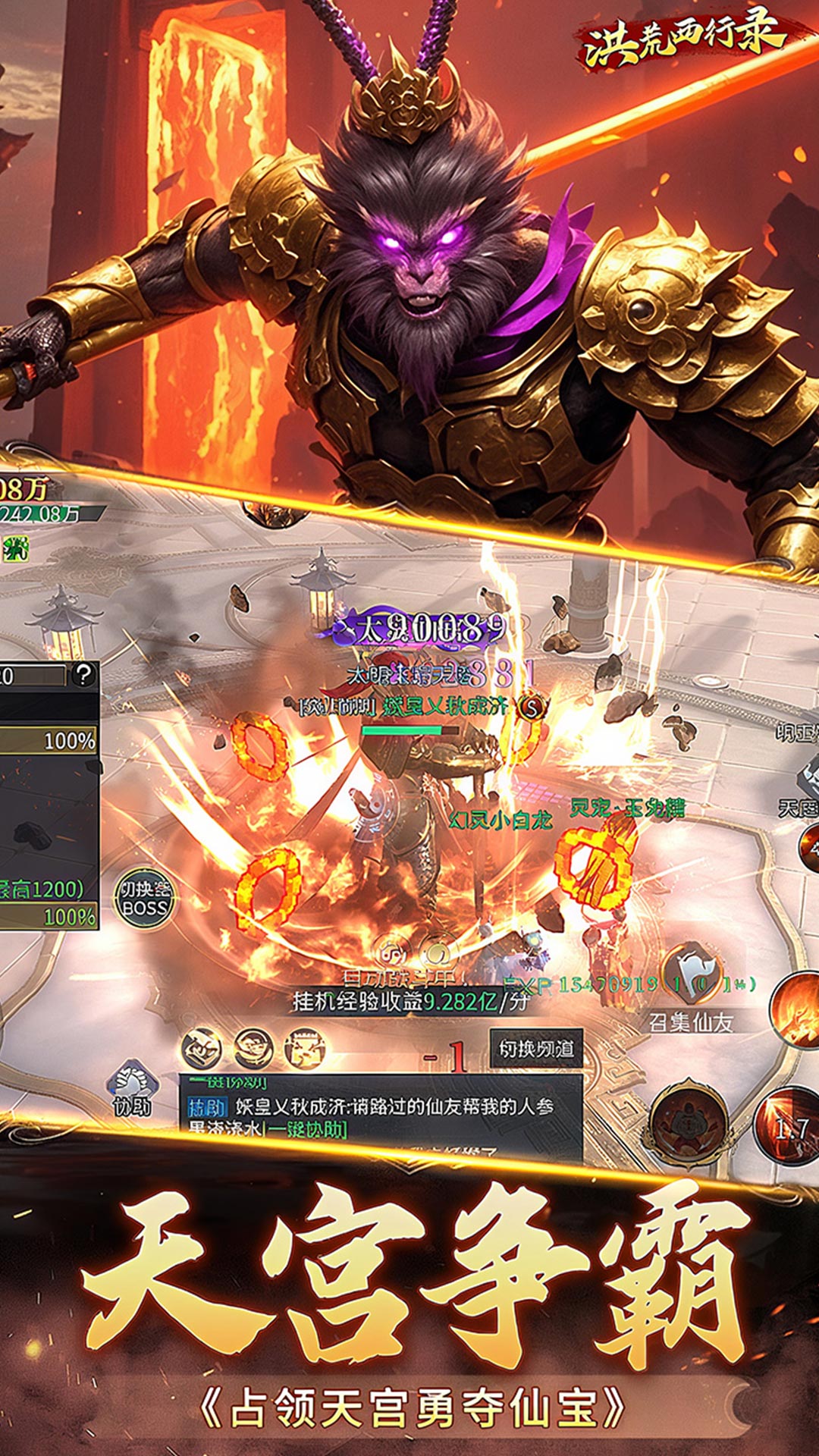The width and height of the screenshot is (819, 1456).
Task: Activate the large central attack skill button
Action: 689,1120
